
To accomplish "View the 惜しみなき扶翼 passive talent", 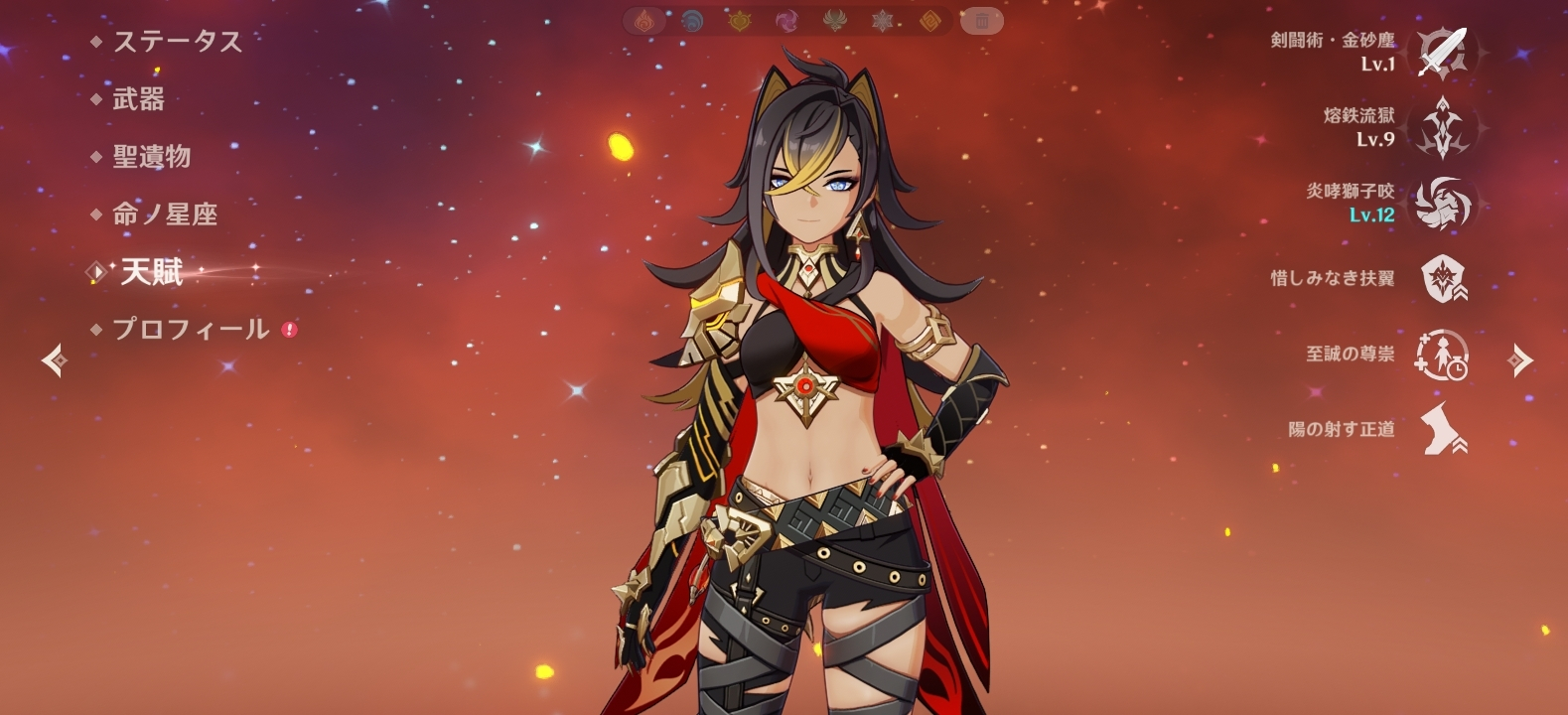I will tap(1443, 279).
